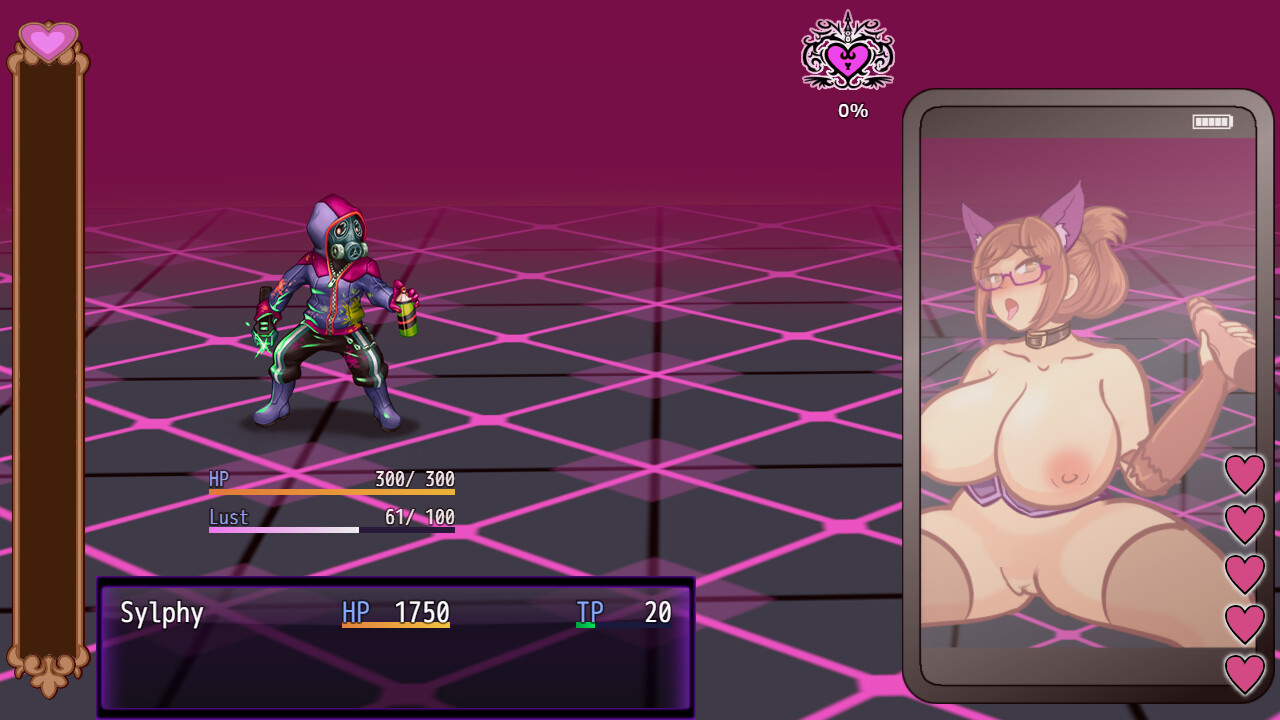Click the HP 1750 readout in the status box

(x=425, y=612)
